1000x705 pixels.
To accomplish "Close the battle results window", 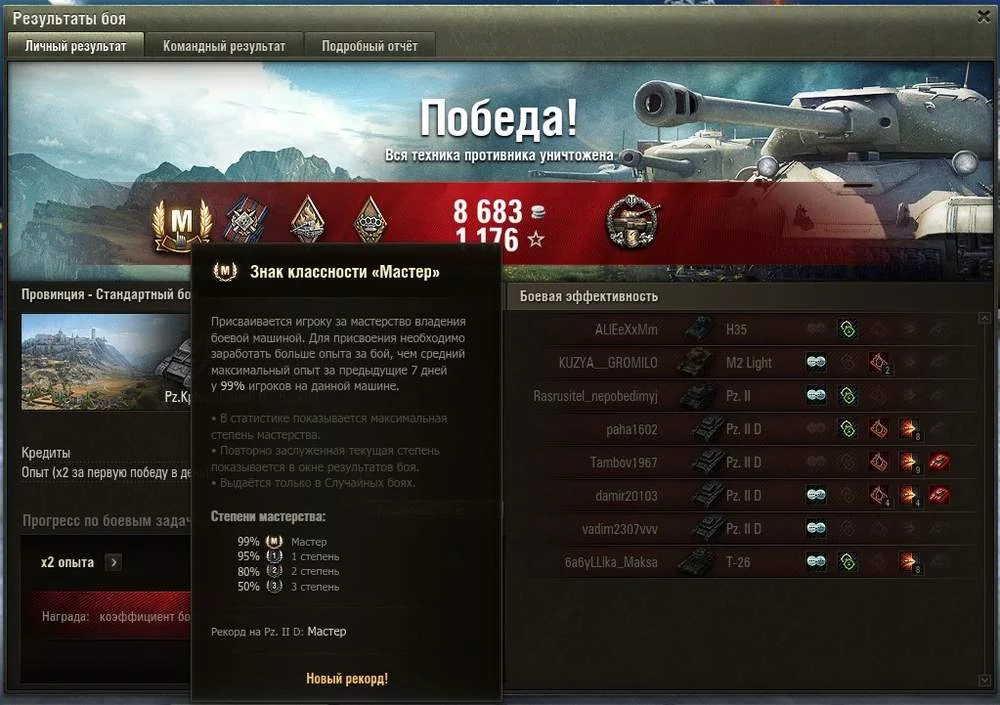I will click(x=983, y=17).
